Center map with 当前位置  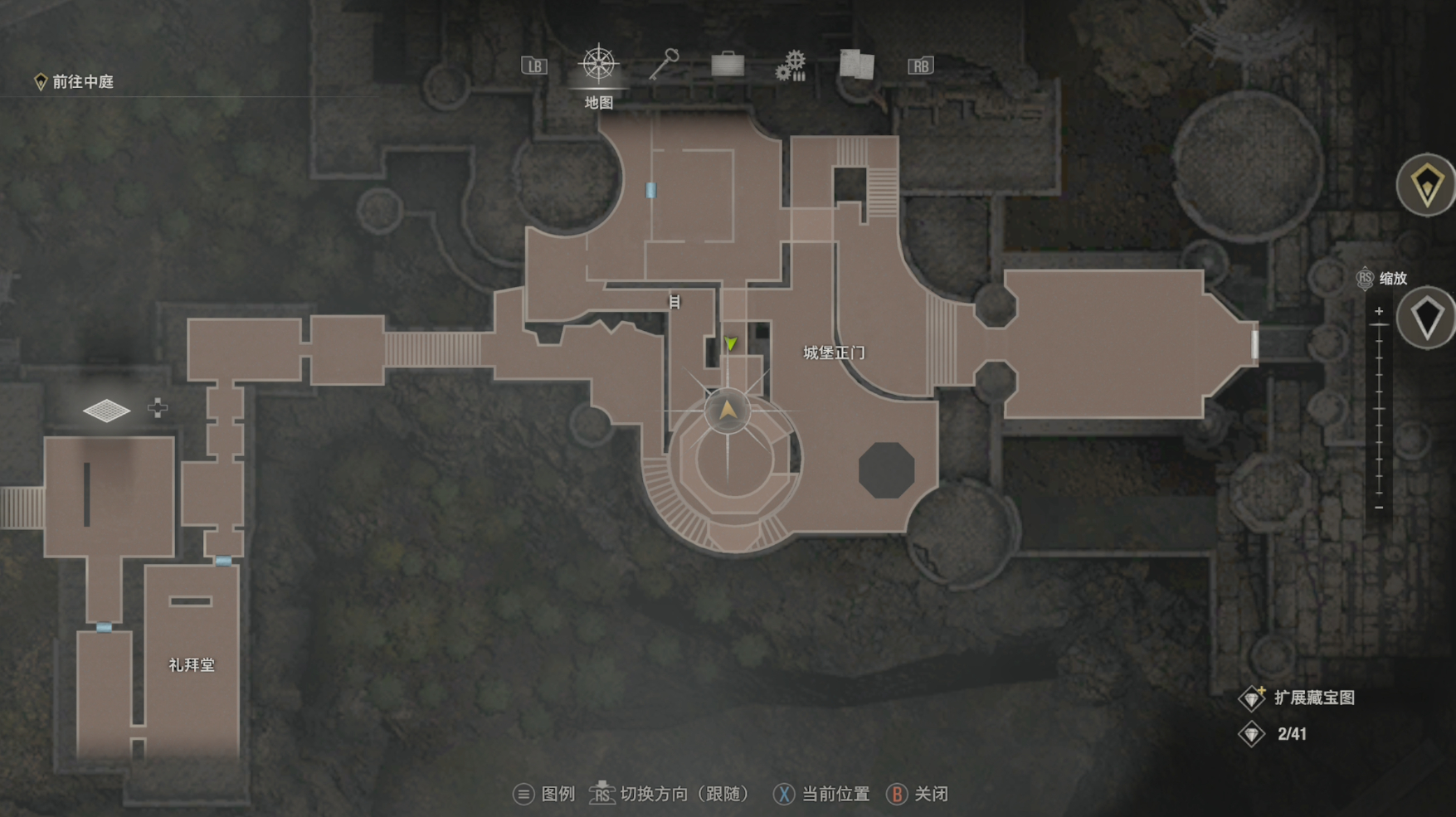(821, 794)
